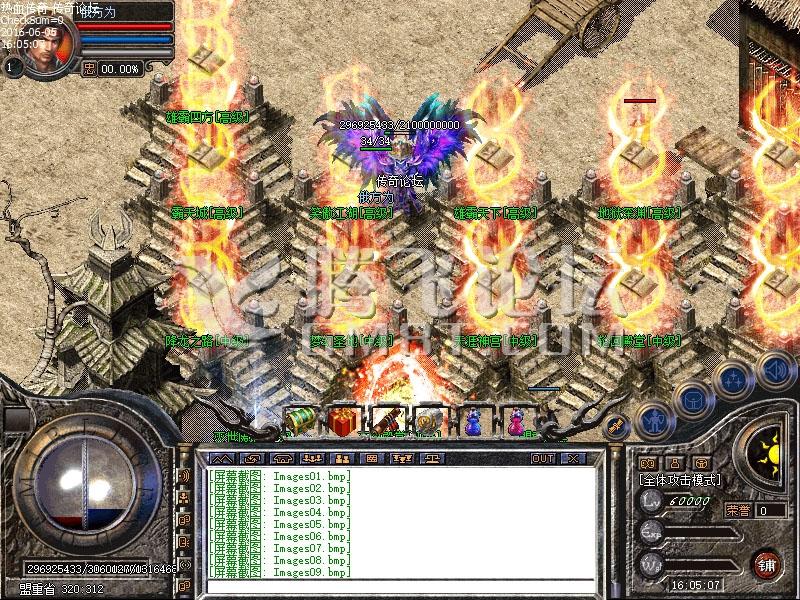Image resolution: width=800 pixels, height=600 pixels.
Task: Select the red scroll bundle belt slot
Action: click(386, 421)
